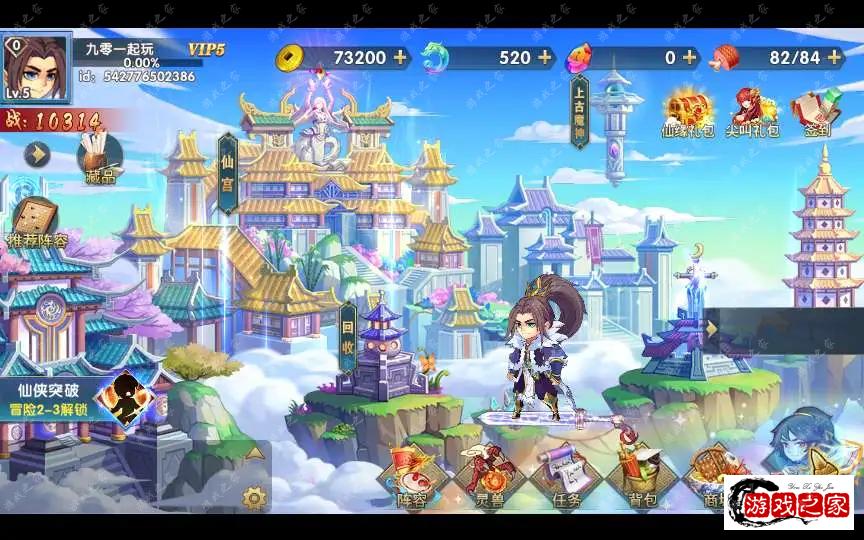Open the player avatar profile

[36, 68]
